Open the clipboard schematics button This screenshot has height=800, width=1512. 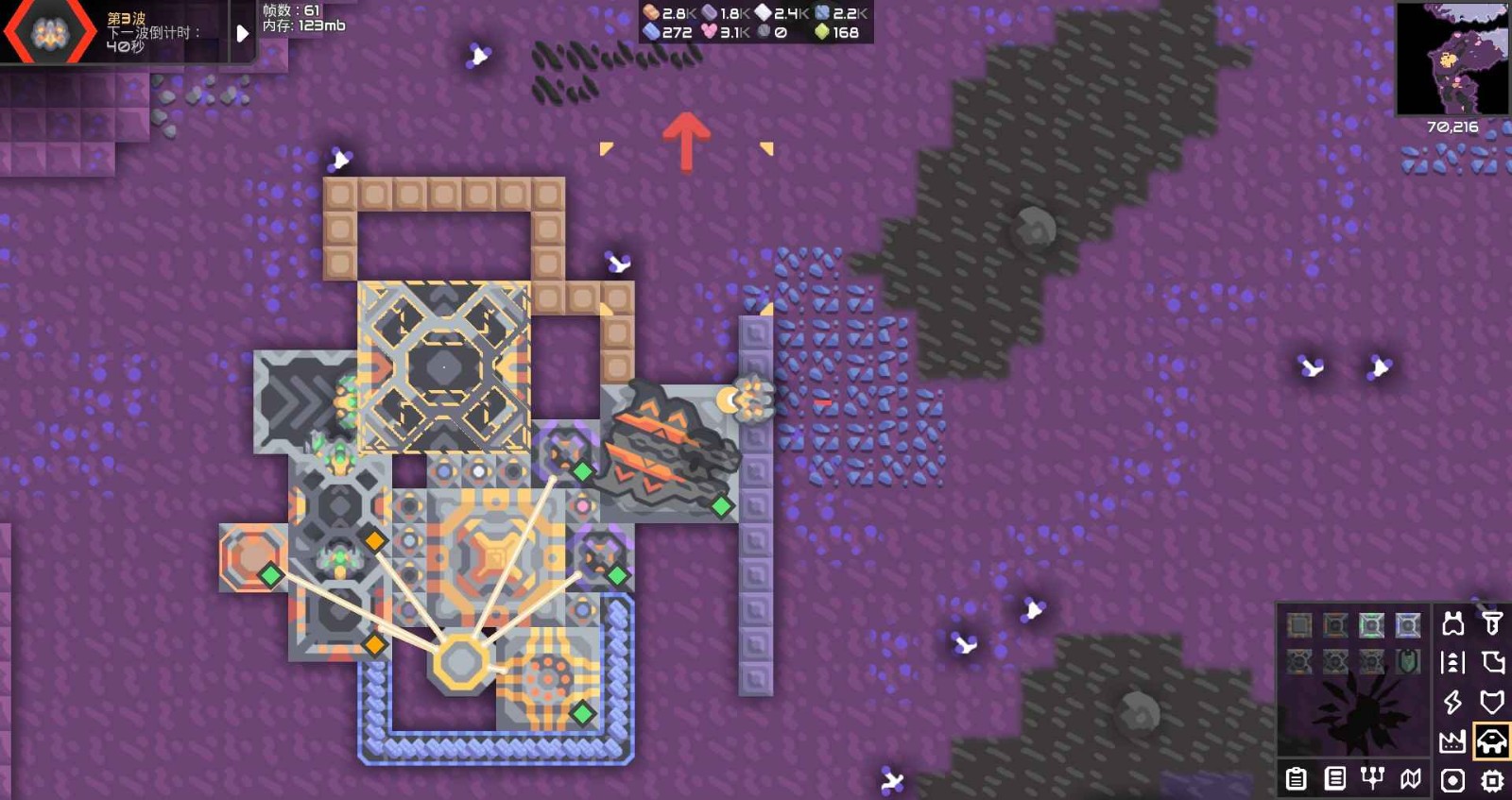[1297, 779]
